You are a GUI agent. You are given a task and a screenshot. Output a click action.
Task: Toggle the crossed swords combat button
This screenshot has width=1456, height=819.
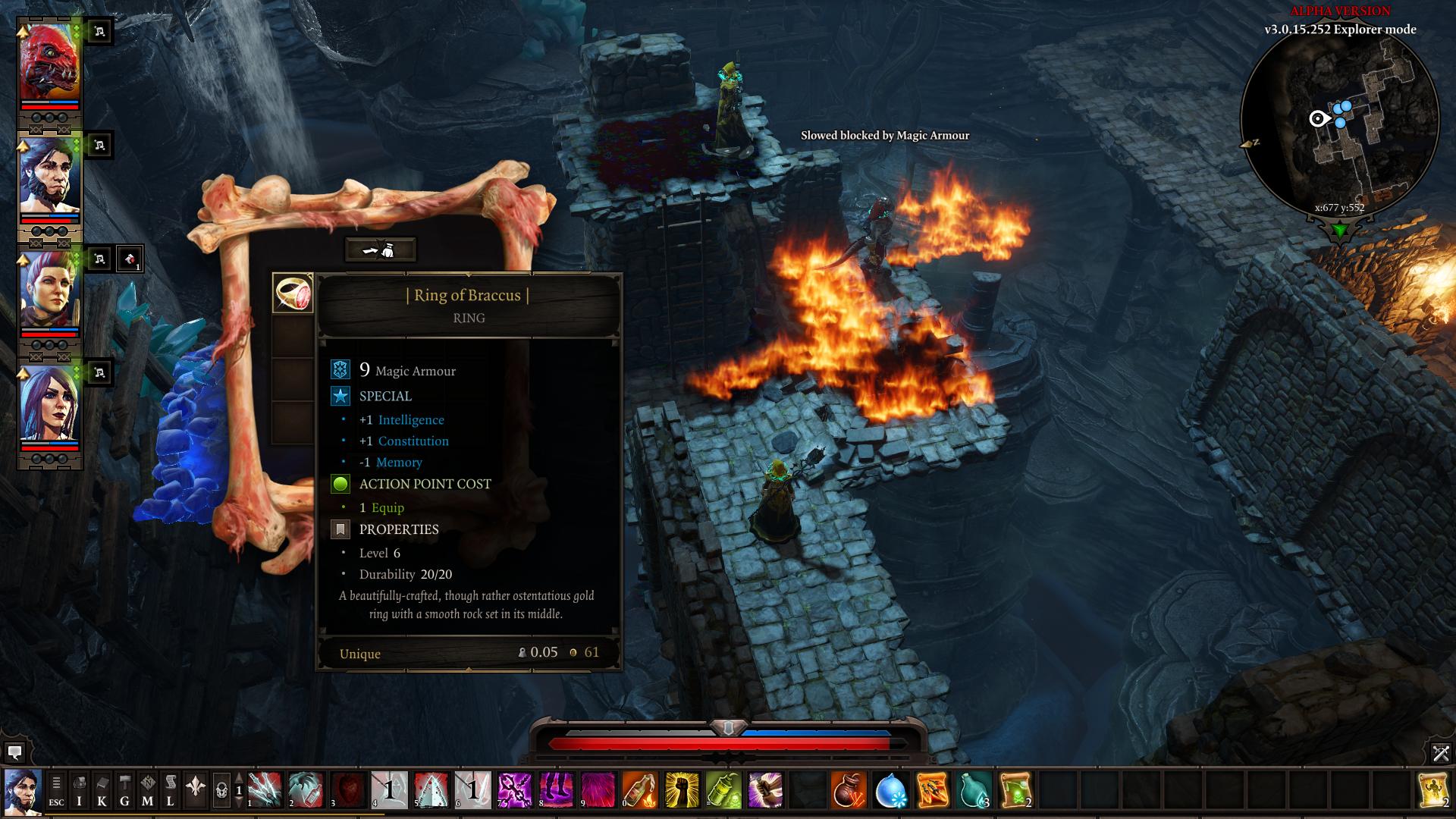tap(1441, 752)
